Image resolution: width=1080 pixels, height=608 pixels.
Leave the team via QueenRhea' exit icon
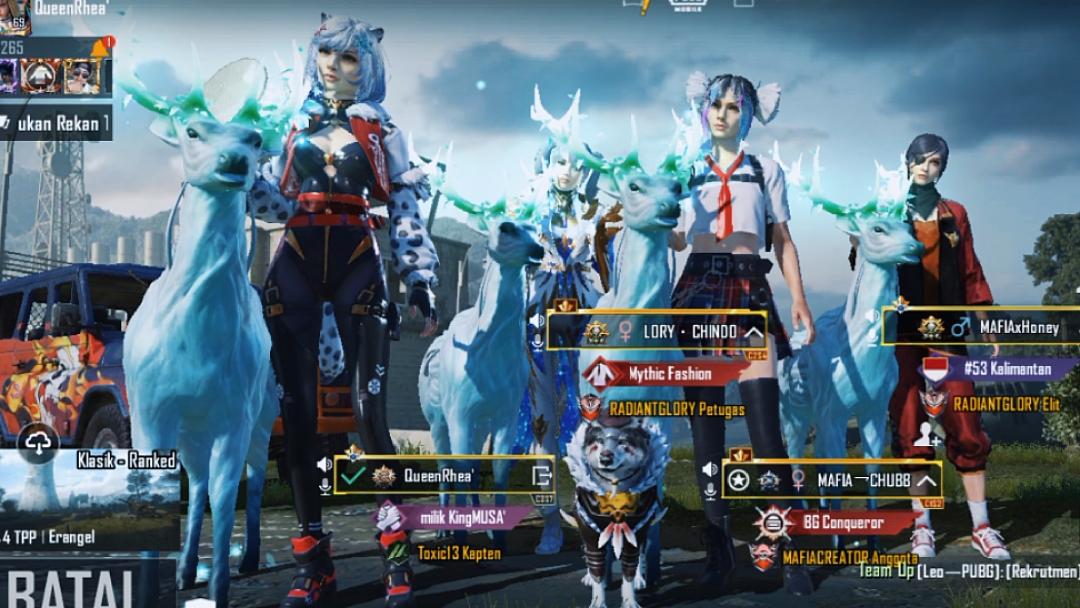[x=541, y=476]
